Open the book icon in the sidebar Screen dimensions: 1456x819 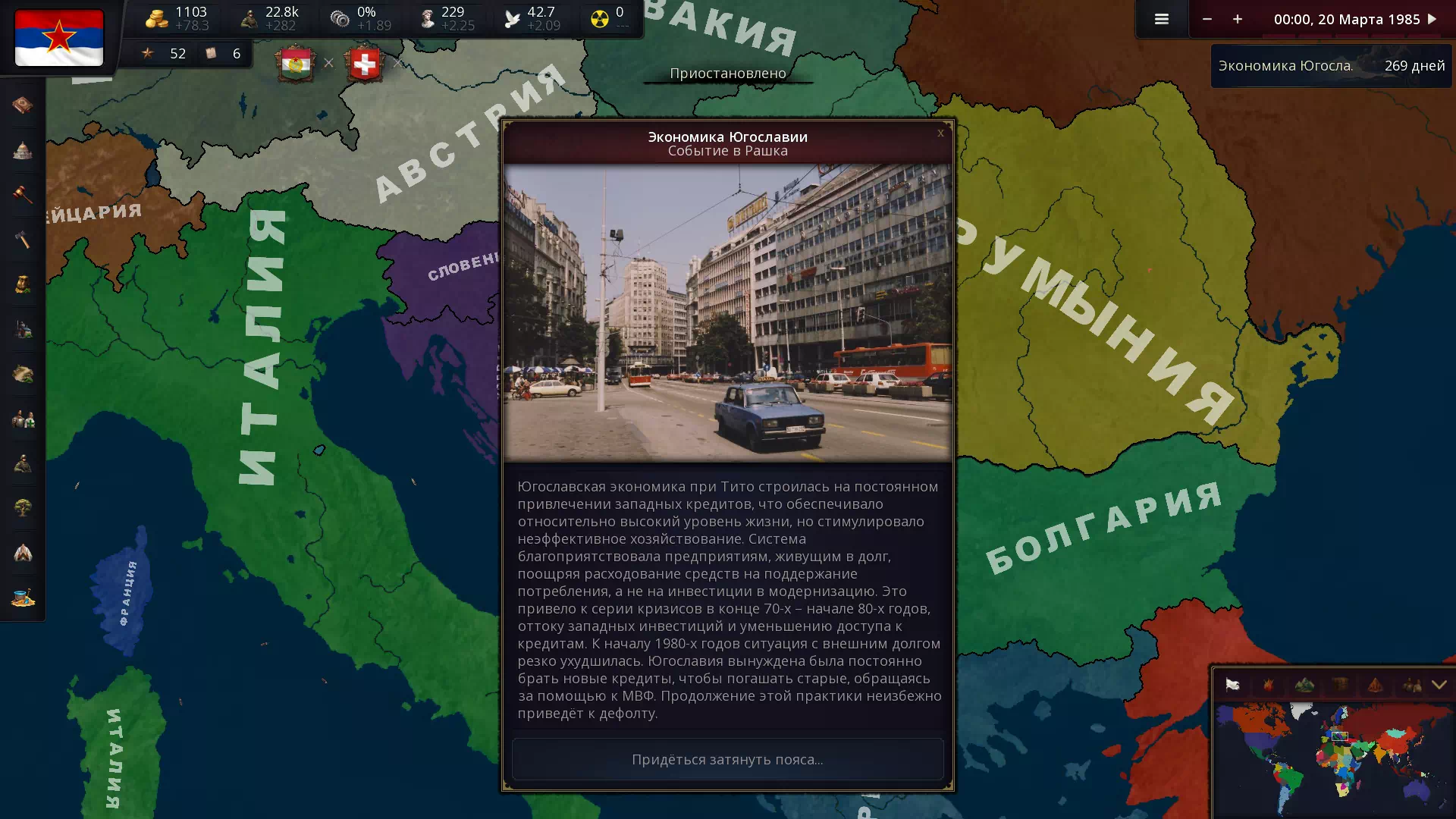pyautogui.click(x=23, y=105)
